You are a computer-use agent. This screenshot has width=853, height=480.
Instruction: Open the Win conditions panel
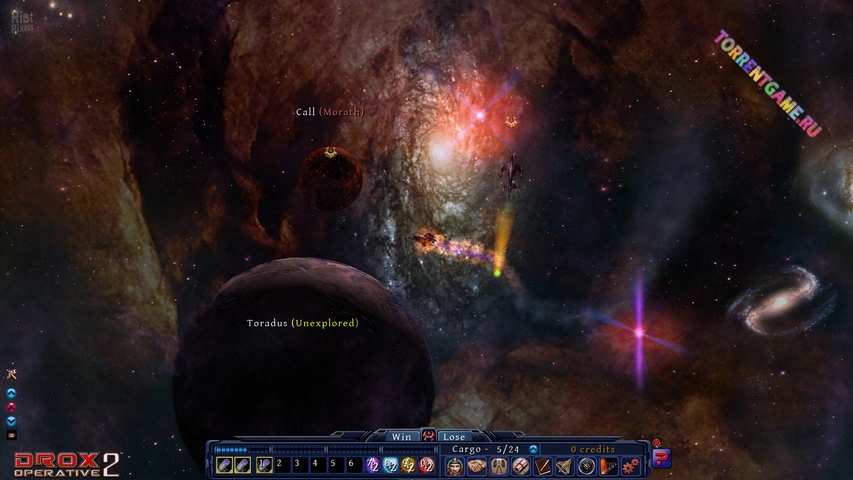[401, 437]
